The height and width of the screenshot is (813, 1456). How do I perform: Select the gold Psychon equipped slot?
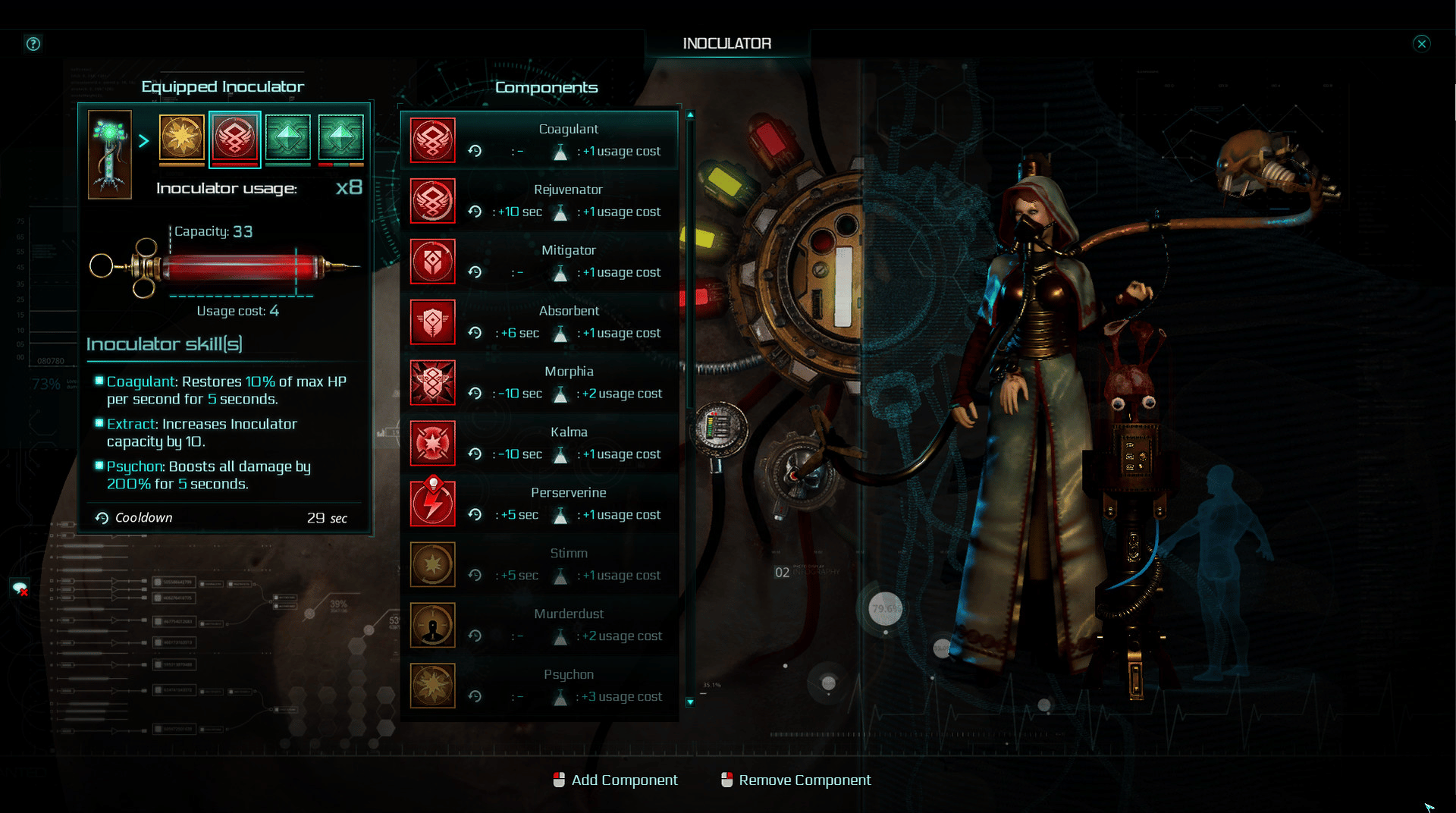pyautogui.click(x=182, y=138)
